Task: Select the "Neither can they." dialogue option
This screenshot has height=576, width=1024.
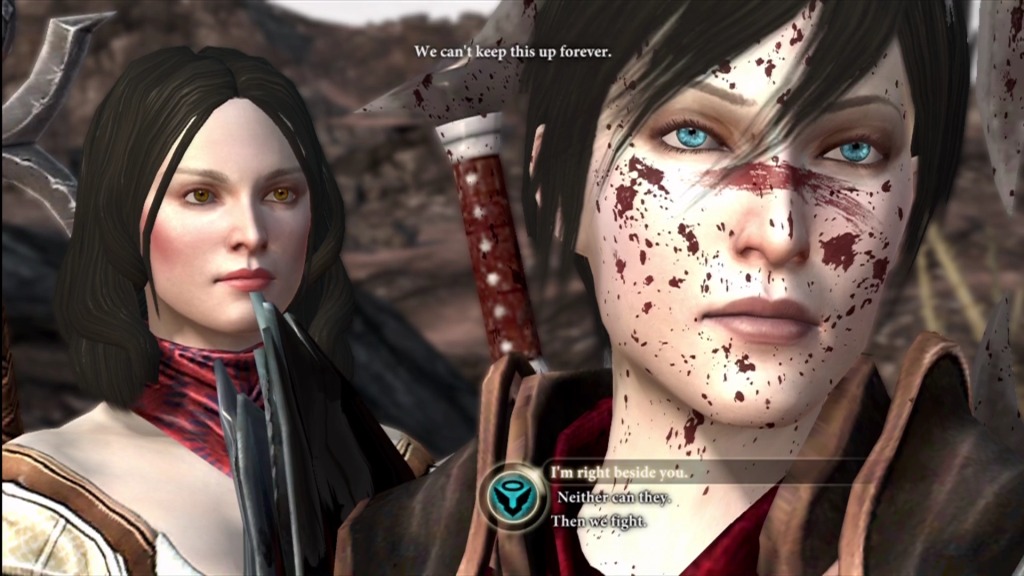Action: (613, 496)
